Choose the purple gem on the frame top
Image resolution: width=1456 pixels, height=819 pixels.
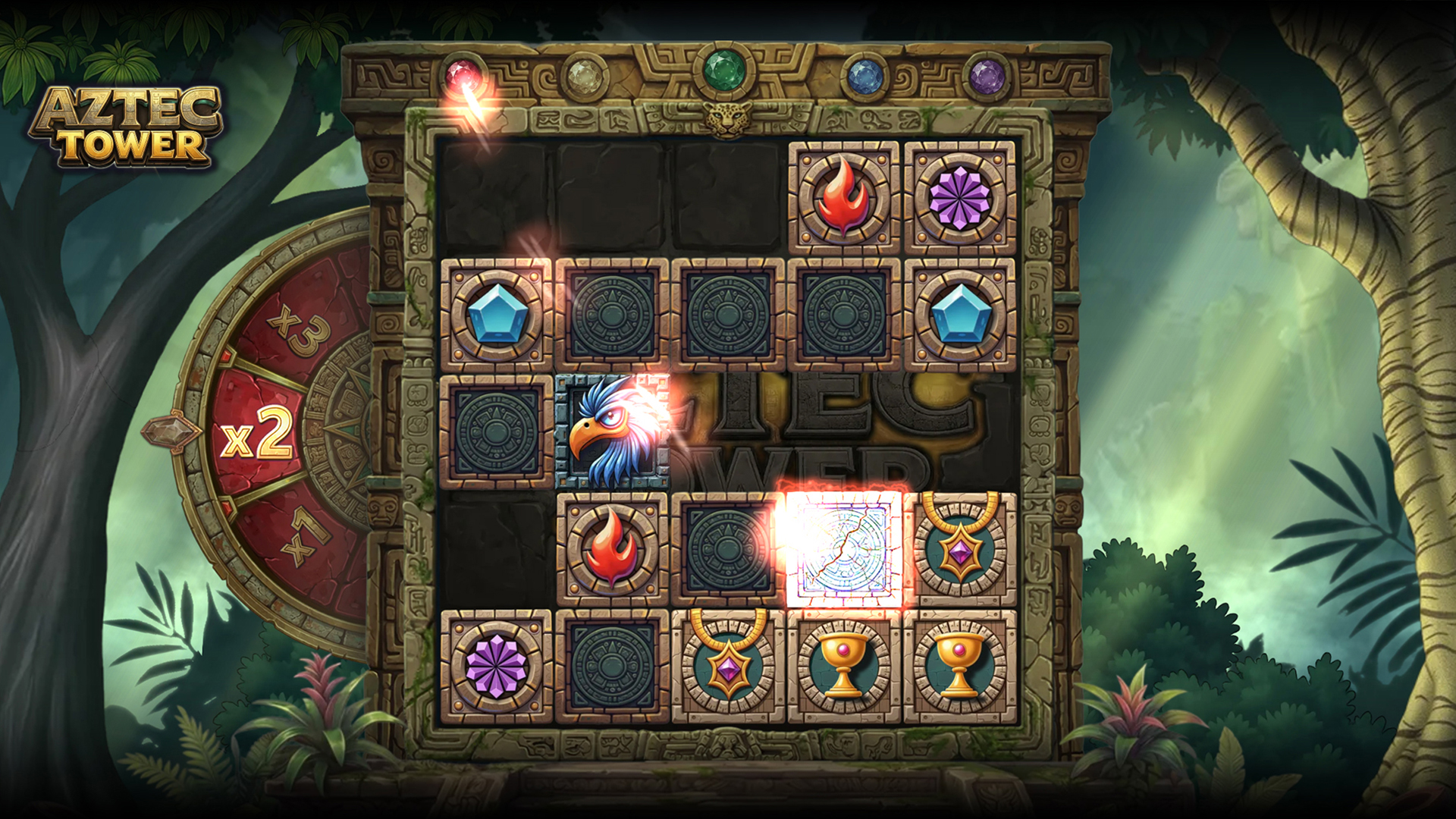pos(987,75)
